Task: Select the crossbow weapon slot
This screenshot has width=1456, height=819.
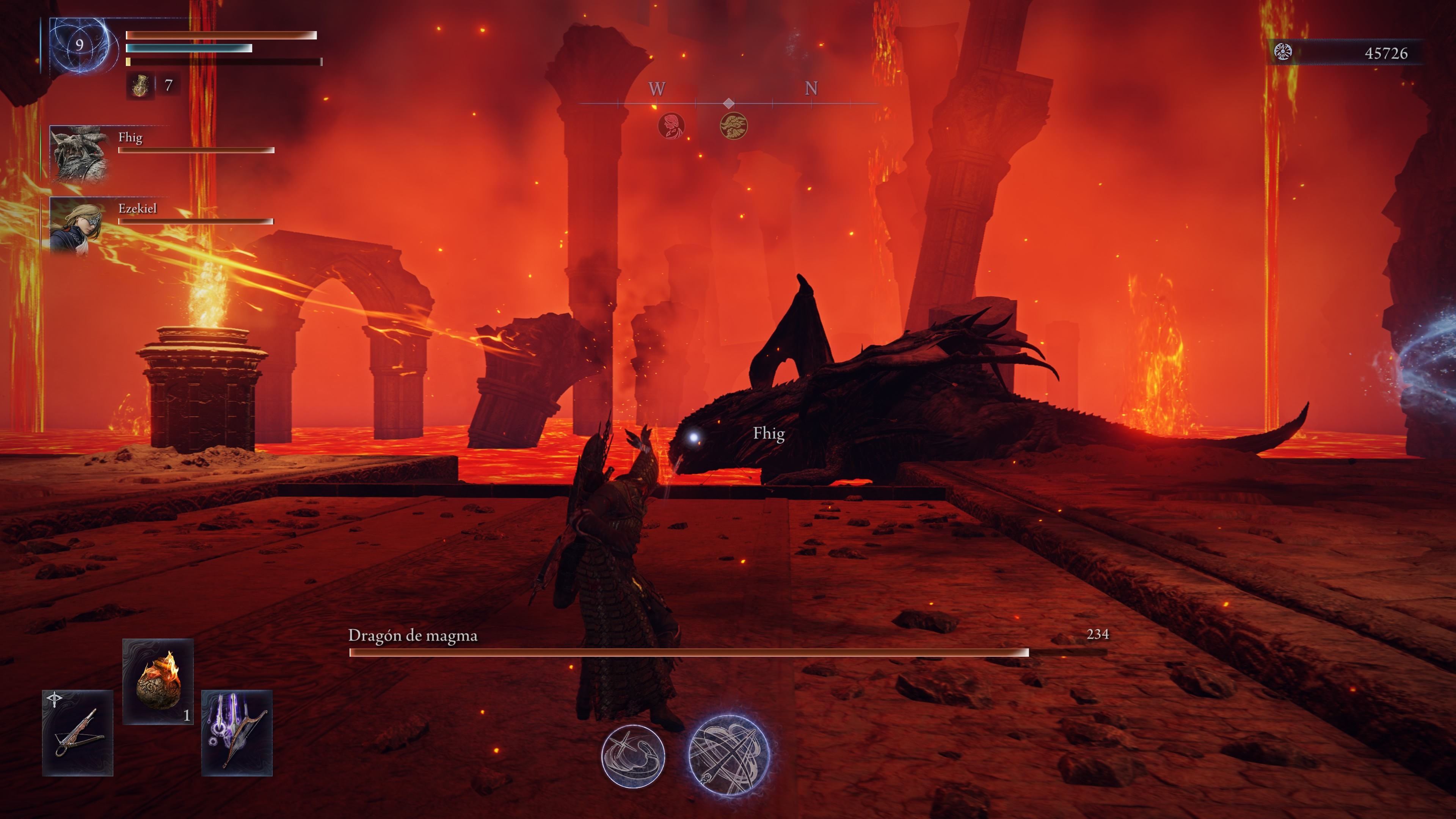Action: (78, 733)
